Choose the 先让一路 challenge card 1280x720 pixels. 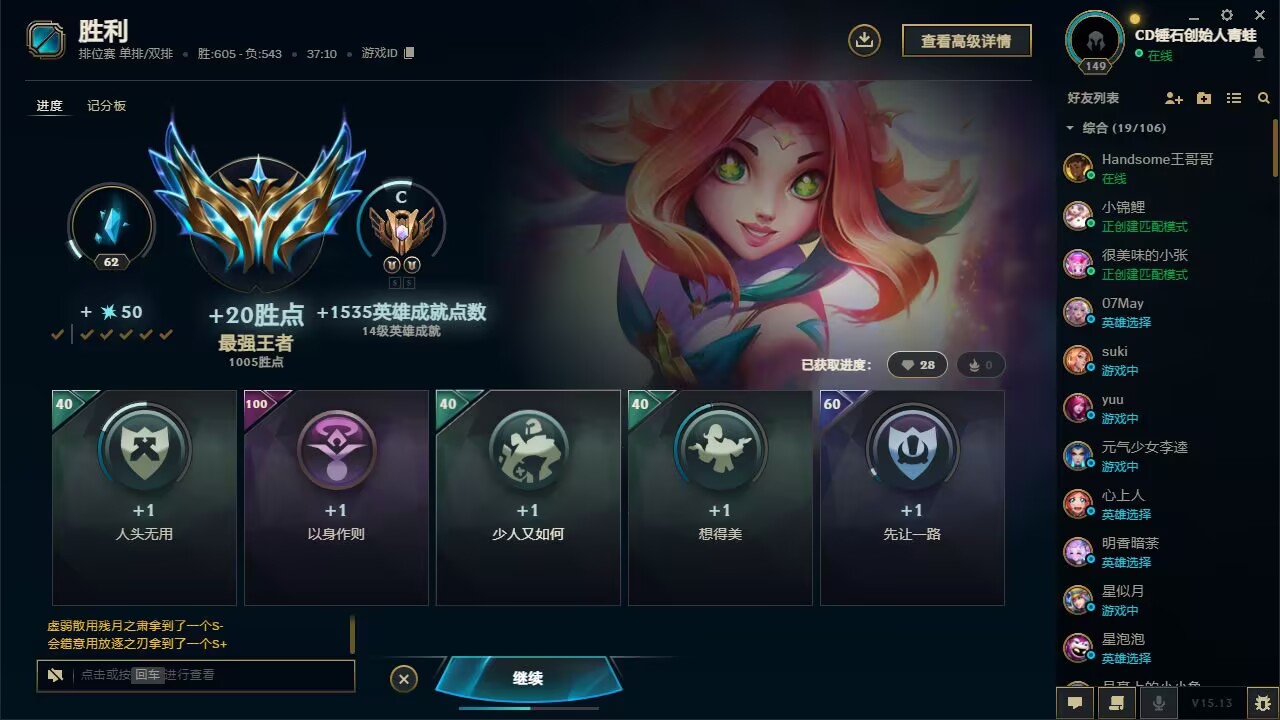click(912, 497)
